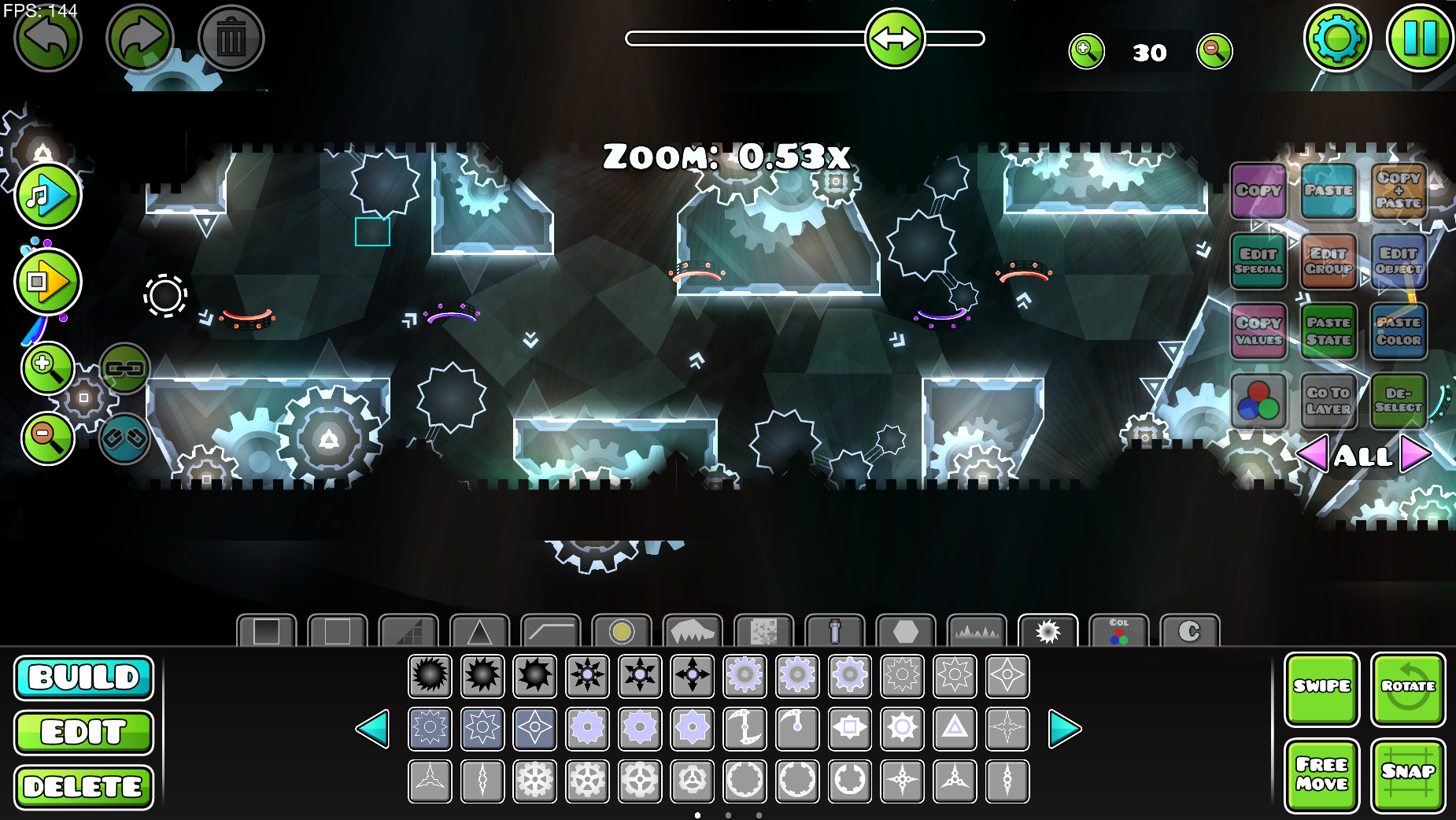Select the Paste State tool
1456x820 pixels.
coord(1329,331)
